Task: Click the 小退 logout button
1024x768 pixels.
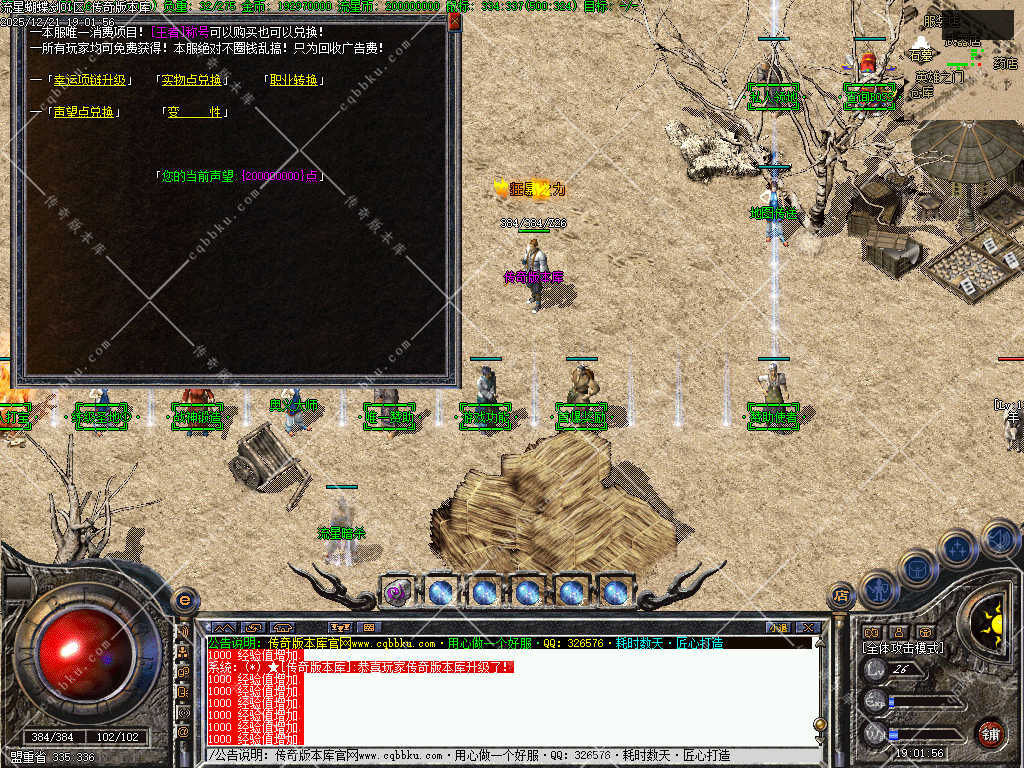Action: [778, 628]
